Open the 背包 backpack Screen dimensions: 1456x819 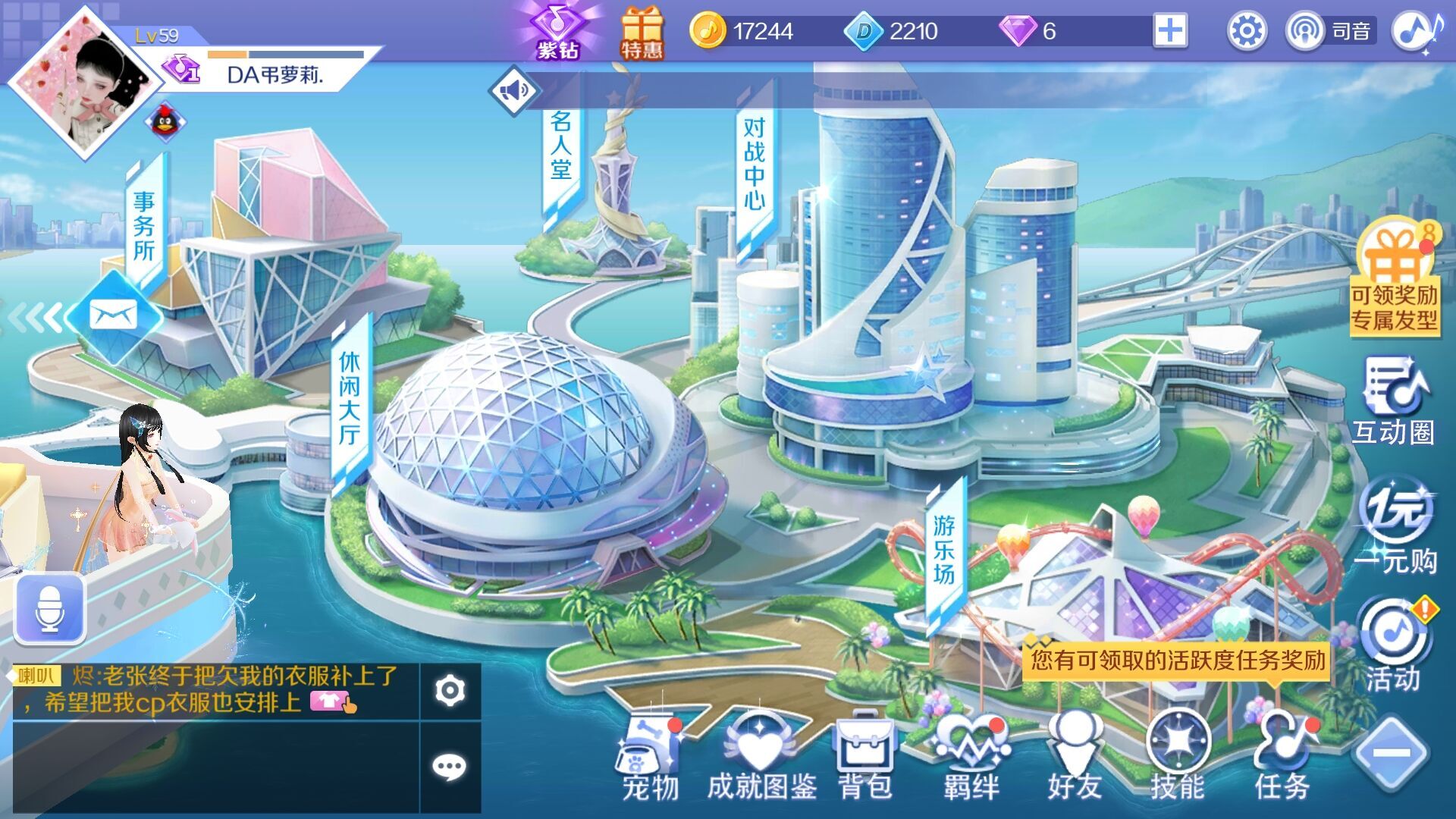coord(865,757)
